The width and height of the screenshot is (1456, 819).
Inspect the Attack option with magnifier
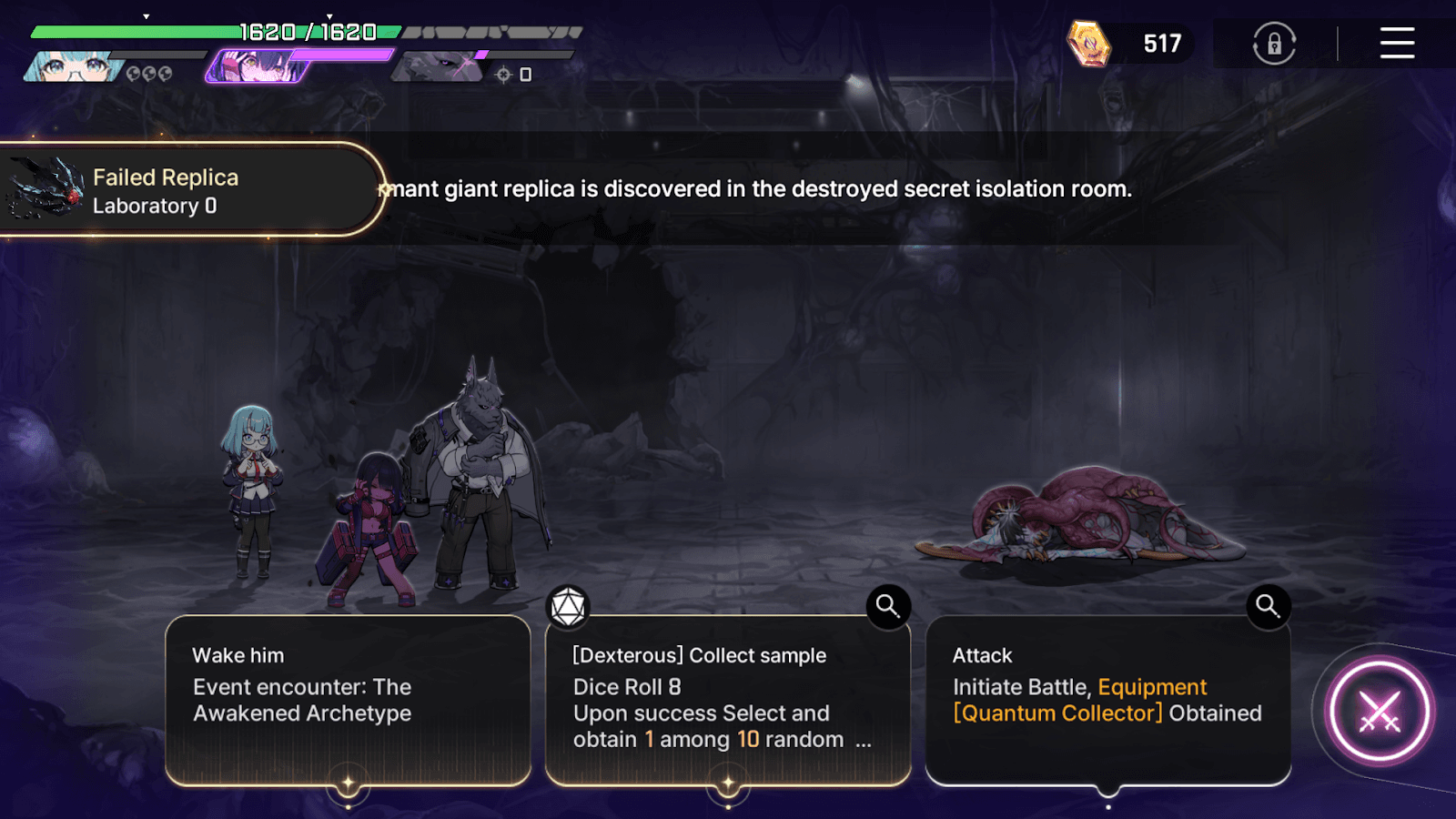point(1268,605)
